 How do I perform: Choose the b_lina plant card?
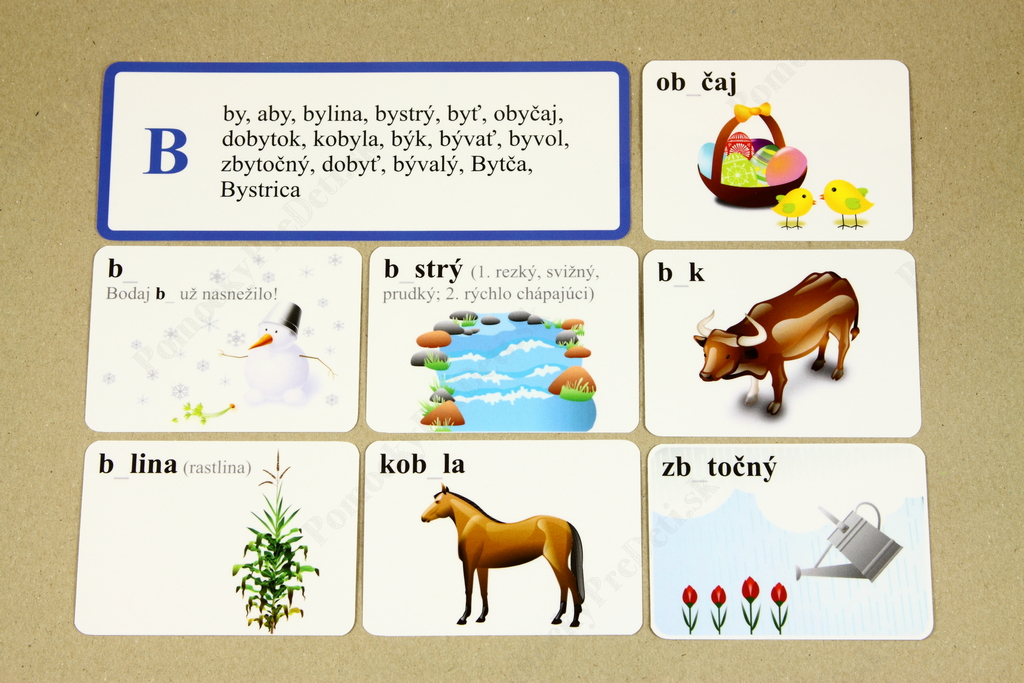[216, 537]
